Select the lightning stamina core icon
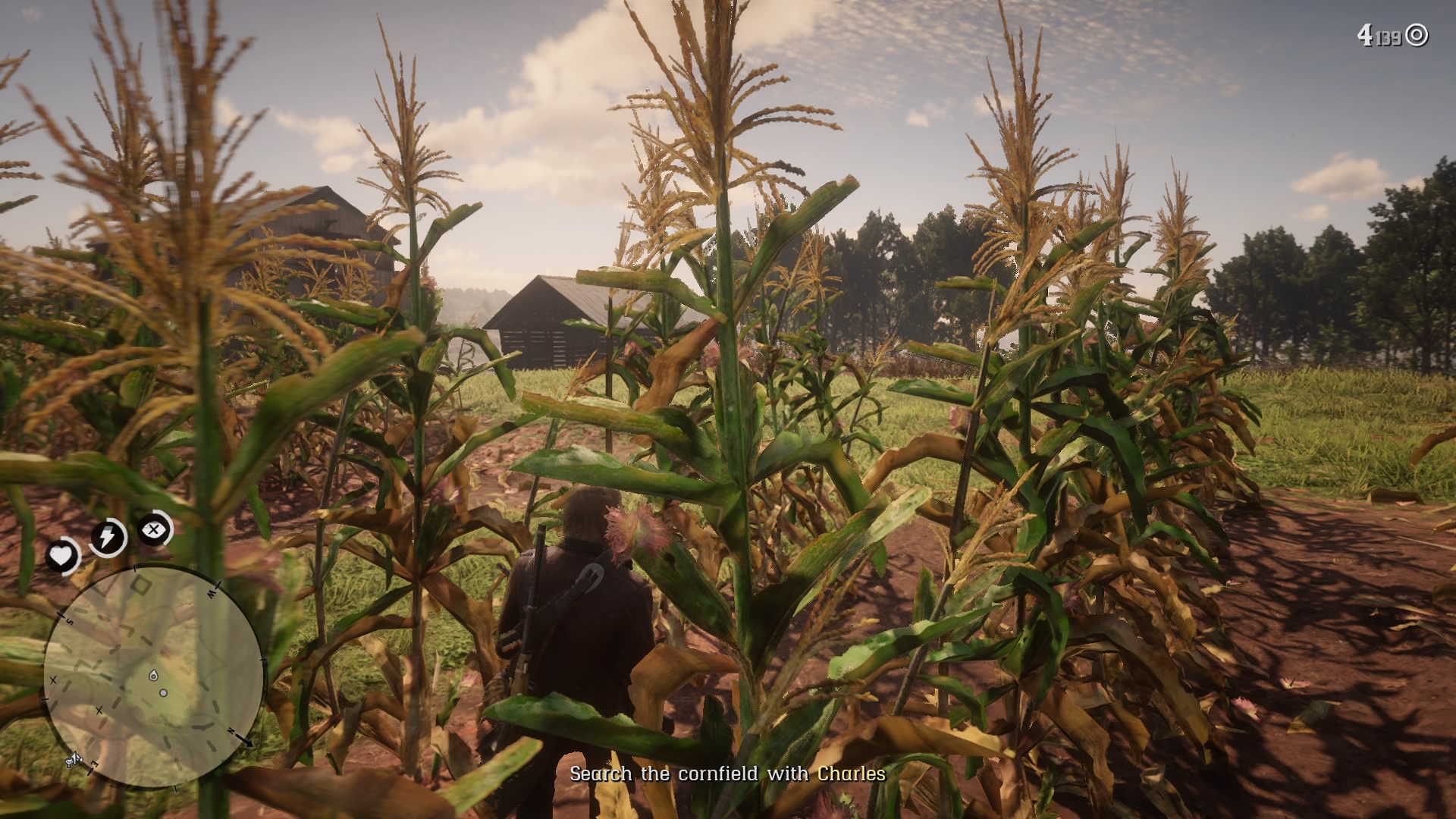The width and height of the screenshot is (1456, 819). [108, 537]
